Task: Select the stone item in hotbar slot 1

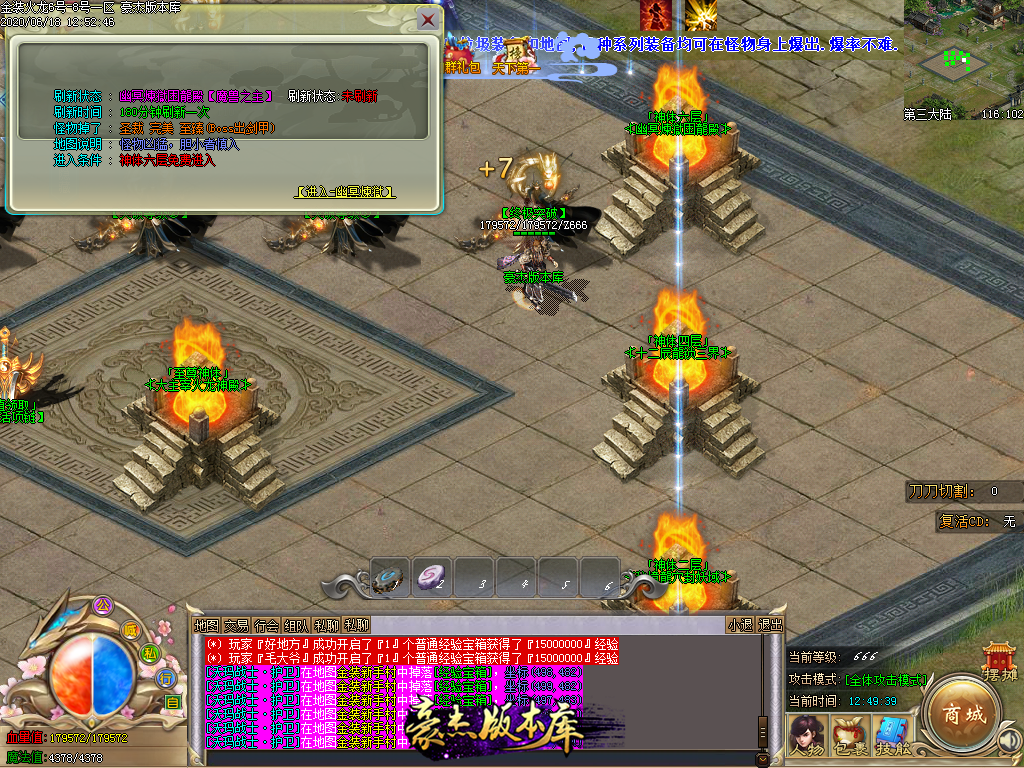Action: click(x=389, y=577)
